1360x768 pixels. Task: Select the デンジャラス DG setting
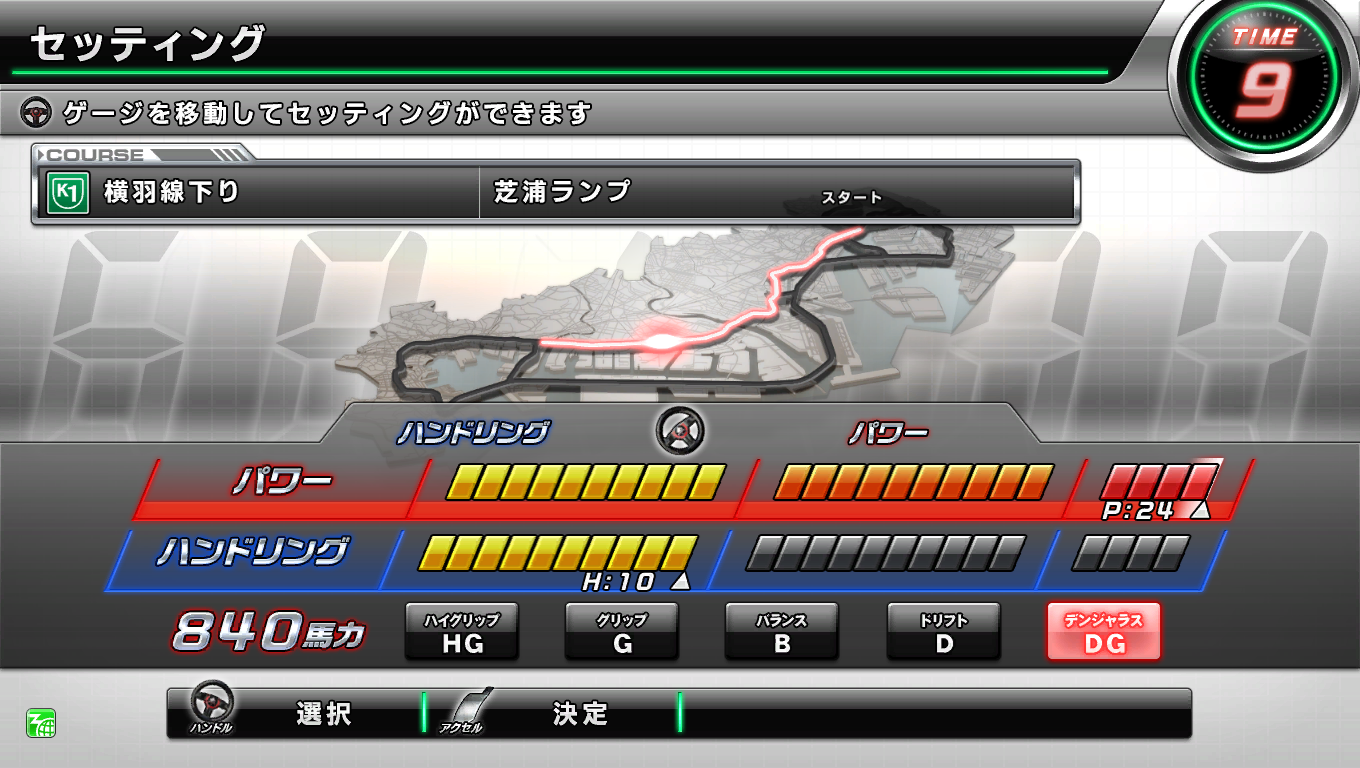[1103, 632]
